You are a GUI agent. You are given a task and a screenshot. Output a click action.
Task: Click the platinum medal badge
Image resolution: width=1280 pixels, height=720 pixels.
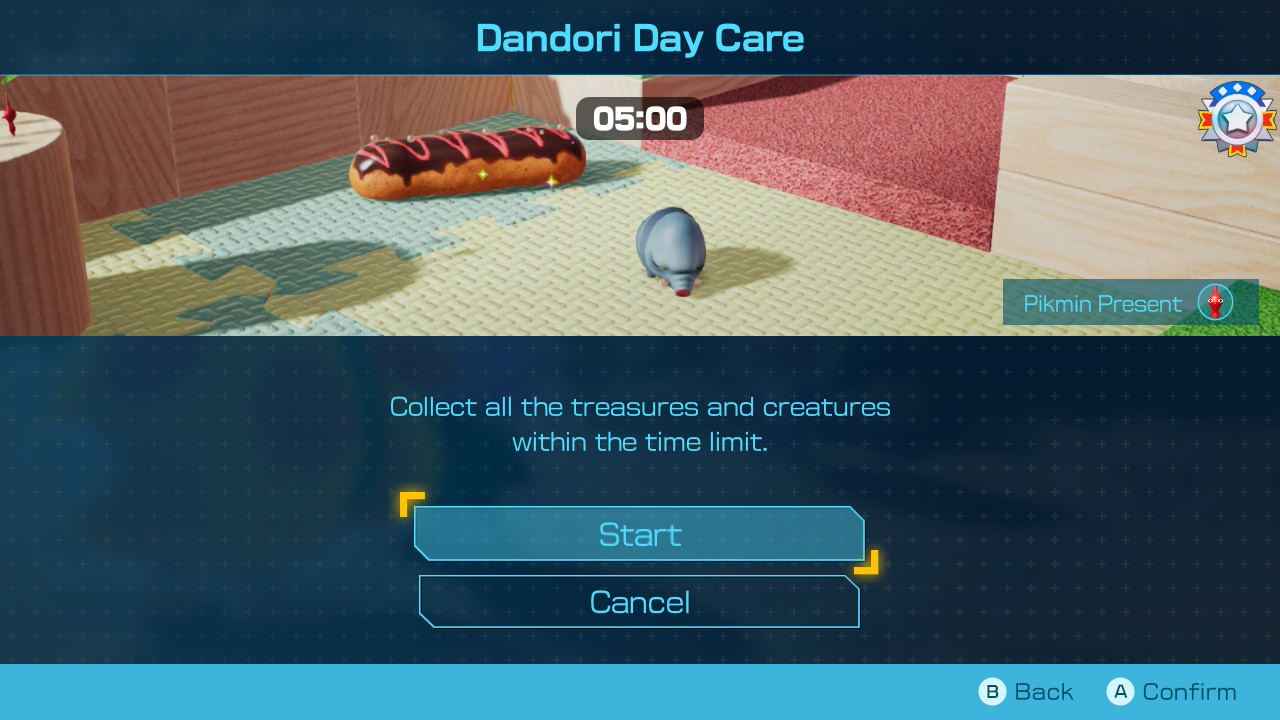pos(1237,119)
